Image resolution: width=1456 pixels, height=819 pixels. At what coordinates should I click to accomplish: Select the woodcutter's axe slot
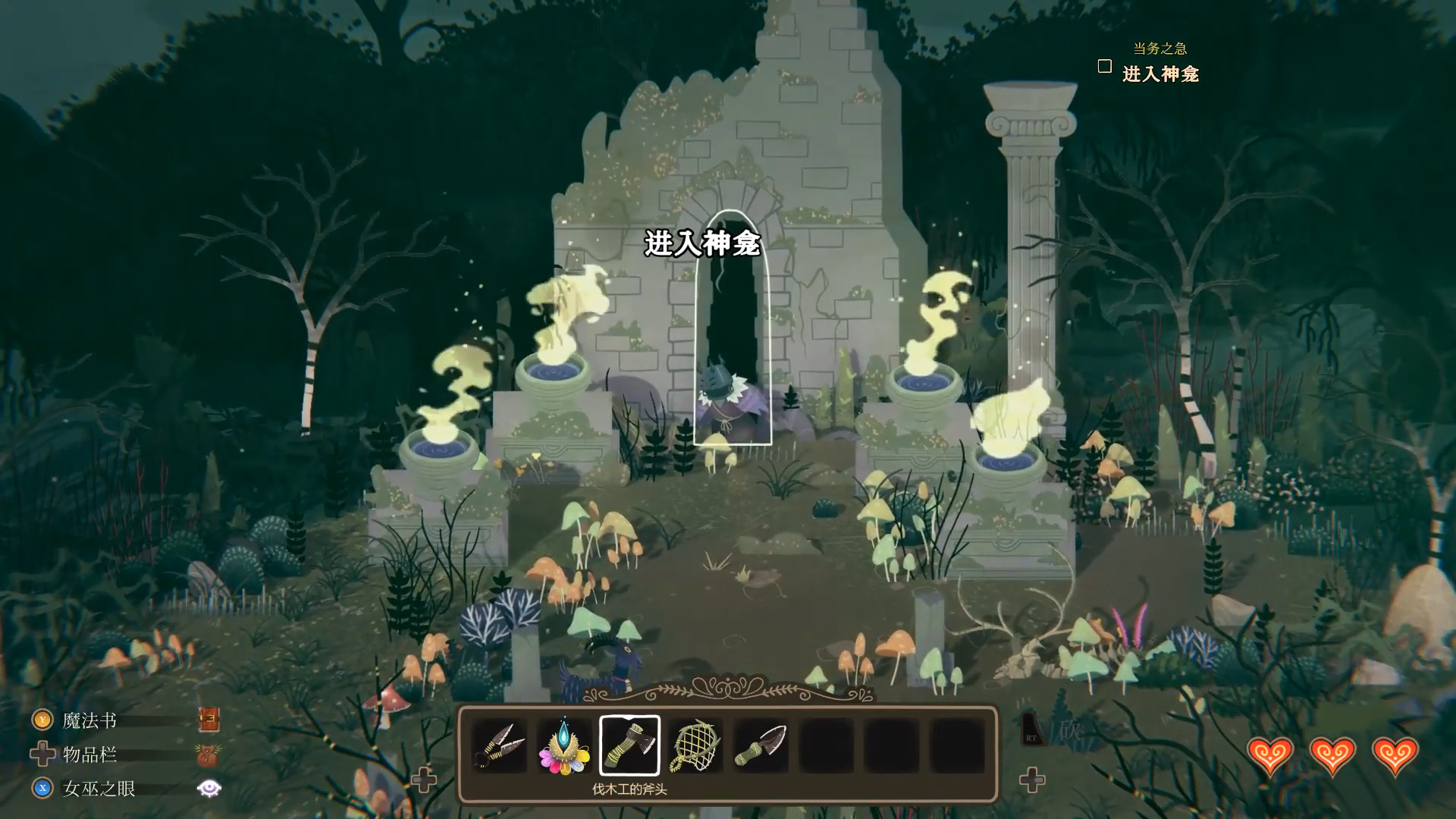pos(629,746)
